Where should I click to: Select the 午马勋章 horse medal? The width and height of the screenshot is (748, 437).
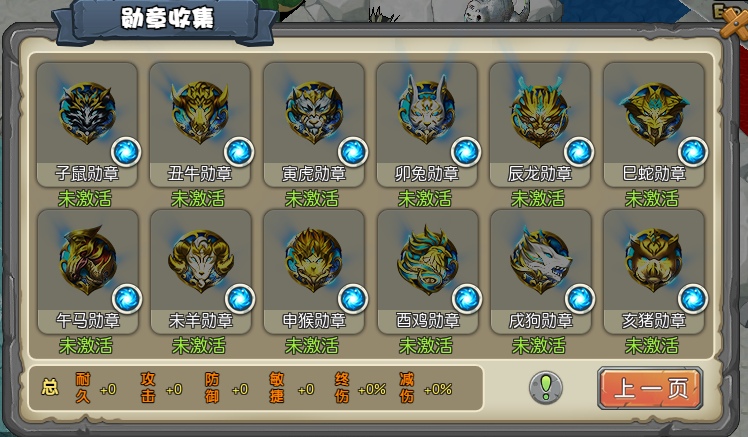86,260
